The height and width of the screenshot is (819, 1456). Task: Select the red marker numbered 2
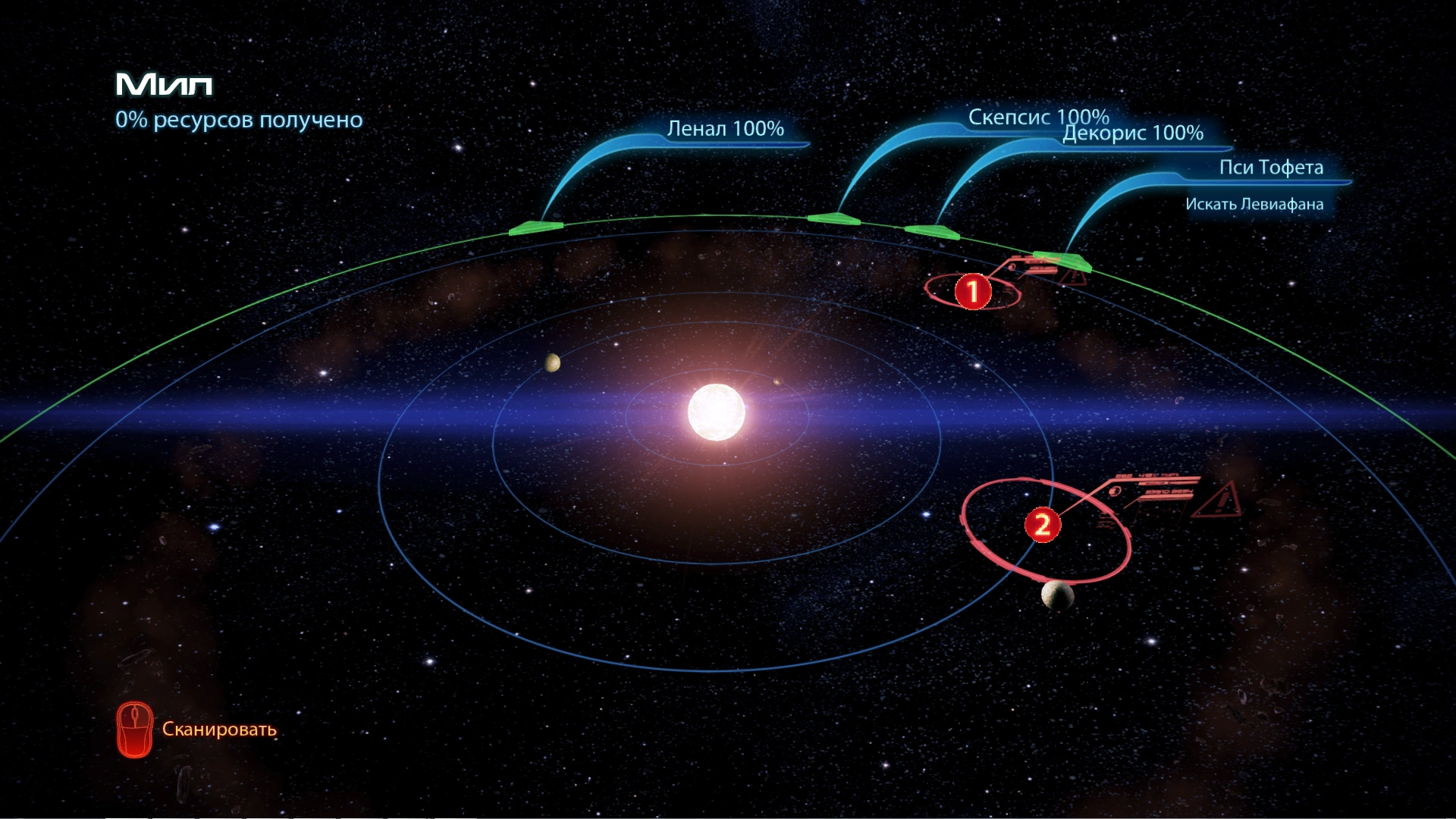pos(1043,524)
